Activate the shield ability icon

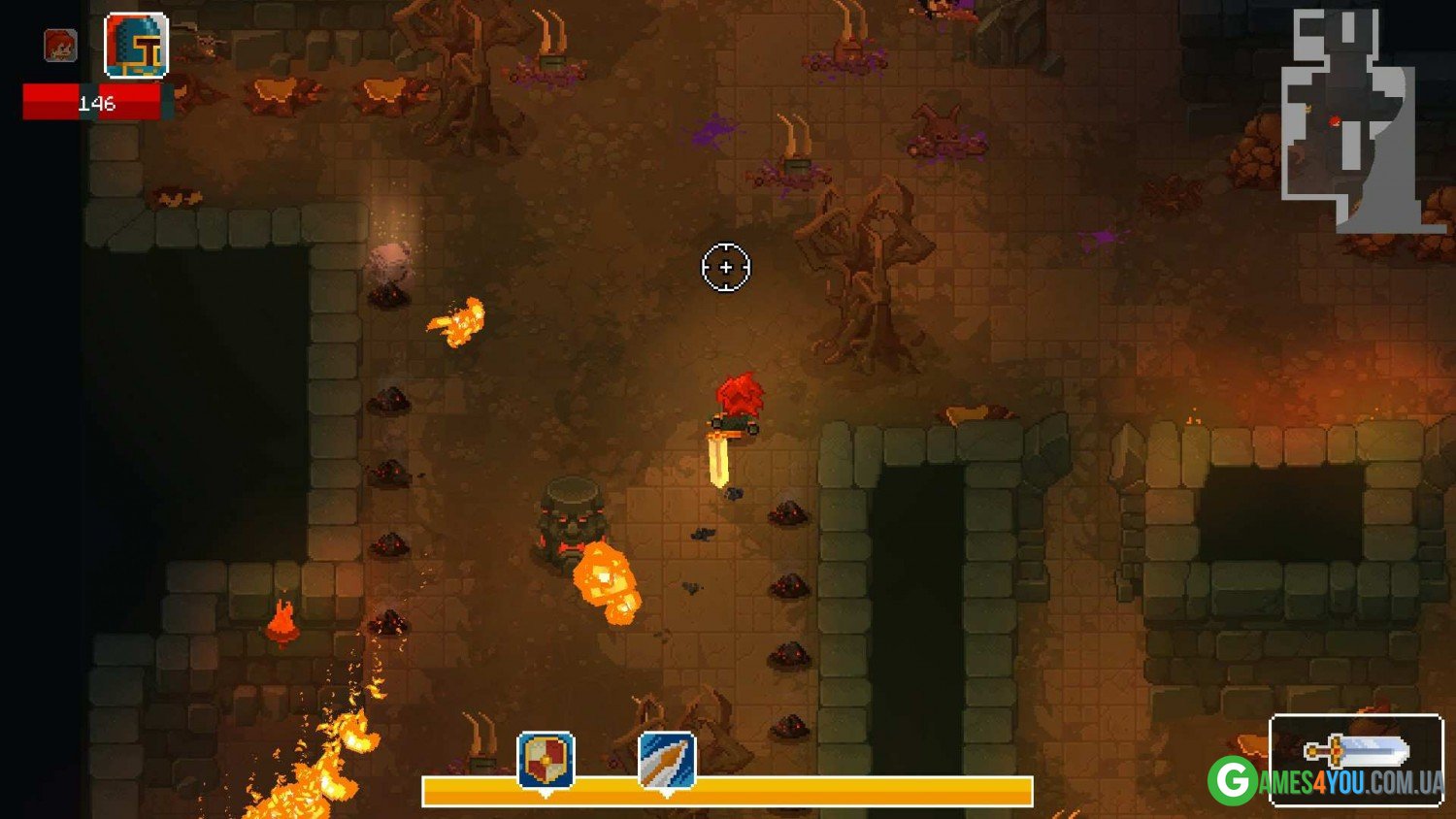[546, 761]
